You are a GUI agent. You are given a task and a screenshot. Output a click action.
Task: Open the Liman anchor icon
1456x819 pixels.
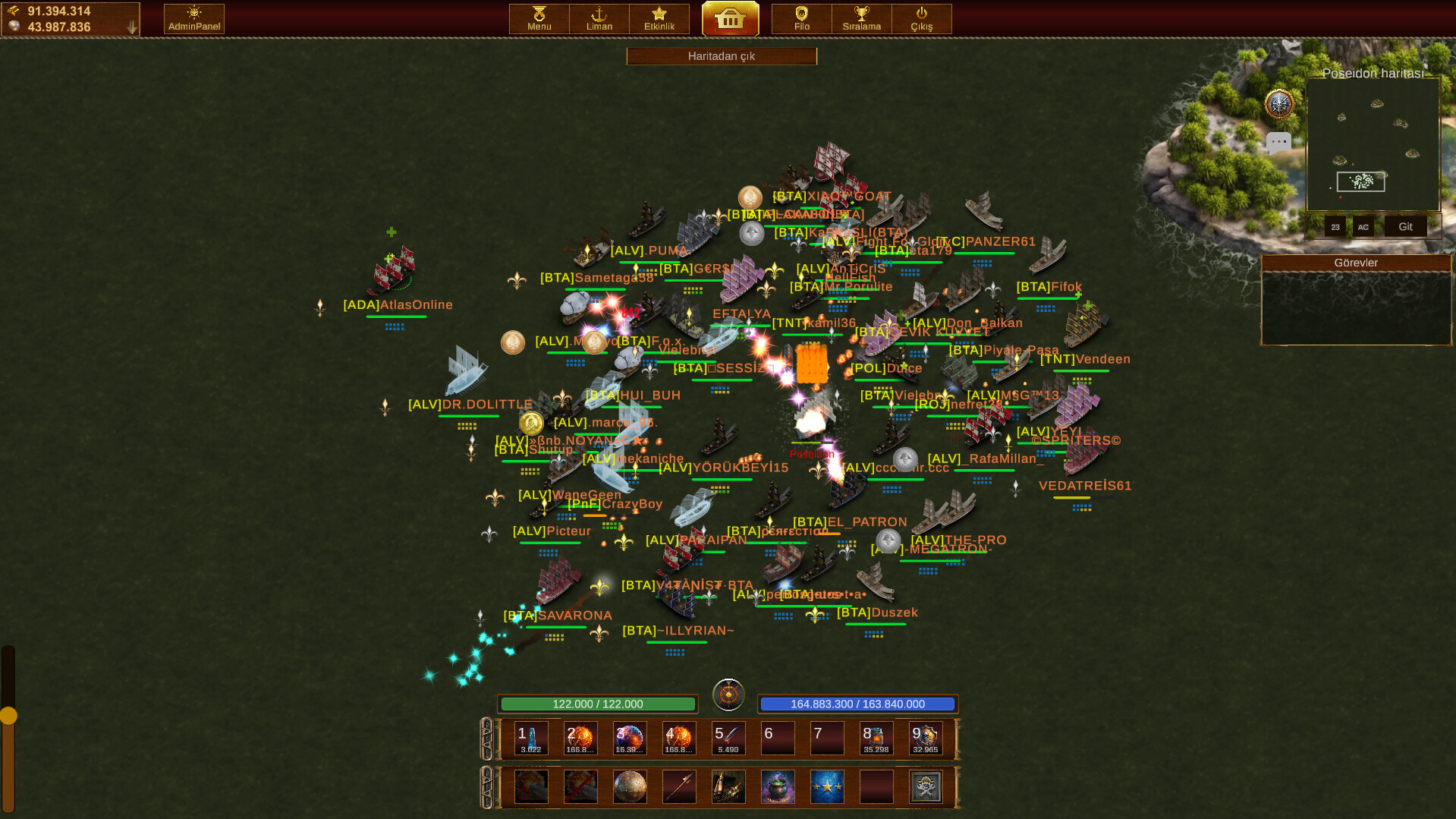pyautogui.click(x=599, y=18)
